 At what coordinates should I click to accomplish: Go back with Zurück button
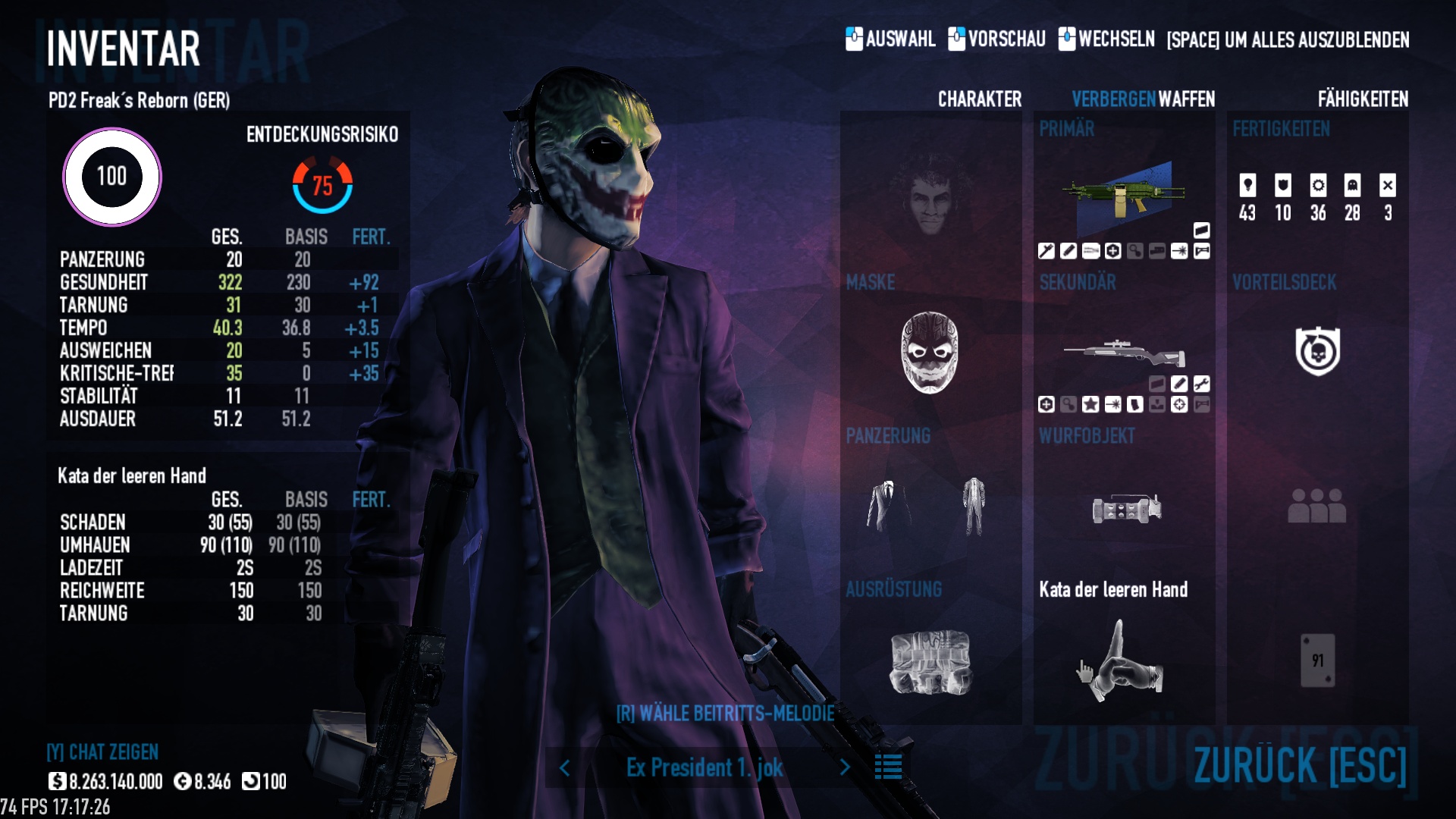coord(1299,764)
